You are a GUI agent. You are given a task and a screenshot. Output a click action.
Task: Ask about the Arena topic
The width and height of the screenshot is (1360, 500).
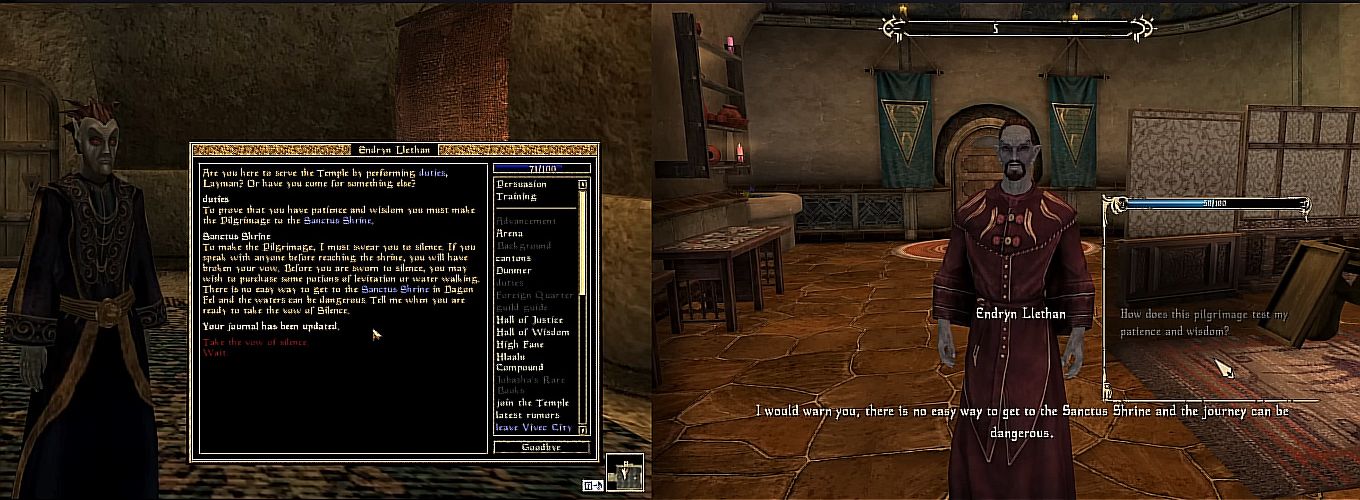pos(509,233)
